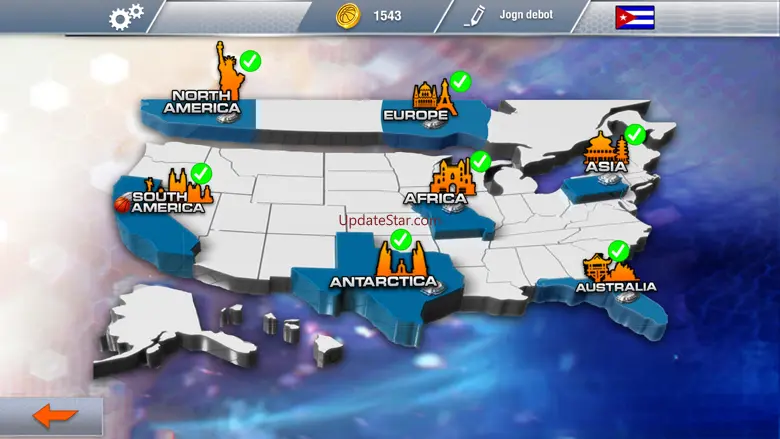780x439 pixels.
Task: Pick the Africa region
Action: 437,196
